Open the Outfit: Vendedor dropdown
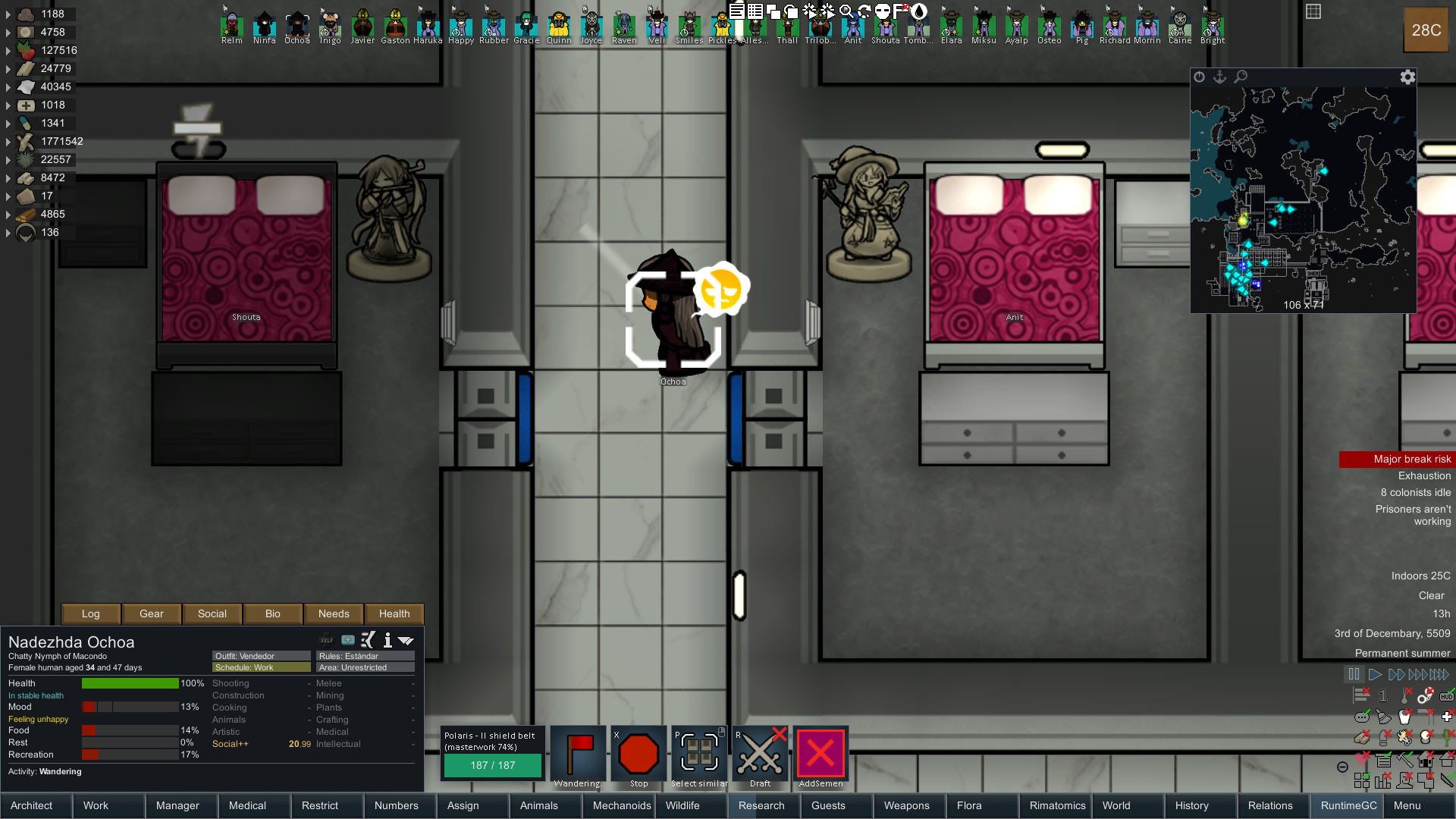 (261, 656)
